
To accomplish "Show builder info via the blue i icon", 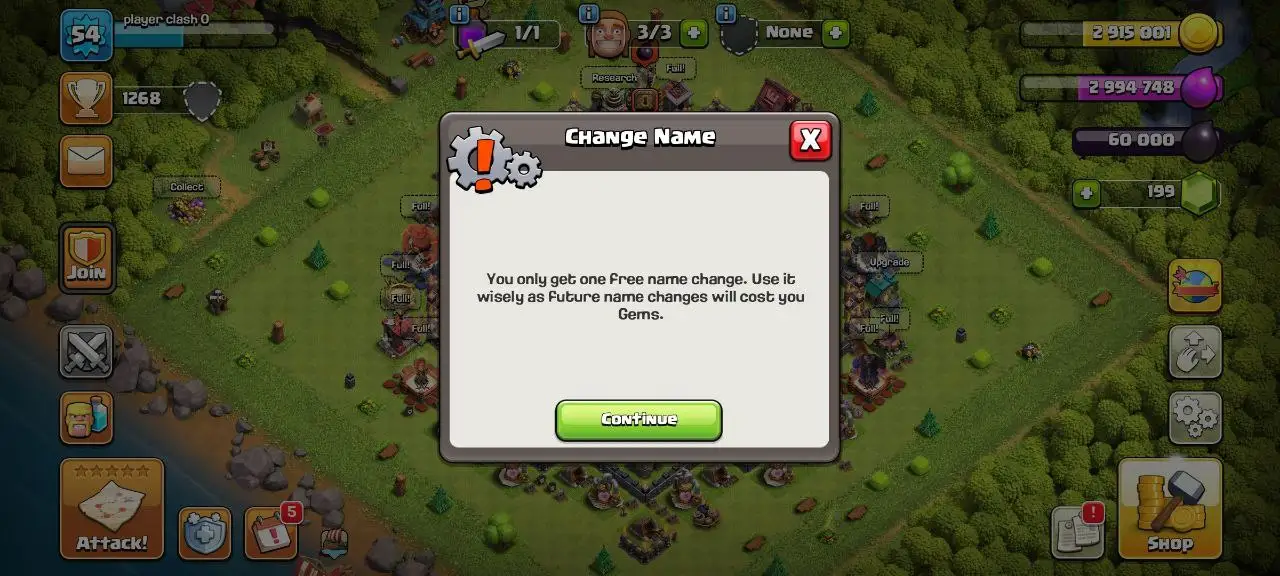I will pos(589,14).
